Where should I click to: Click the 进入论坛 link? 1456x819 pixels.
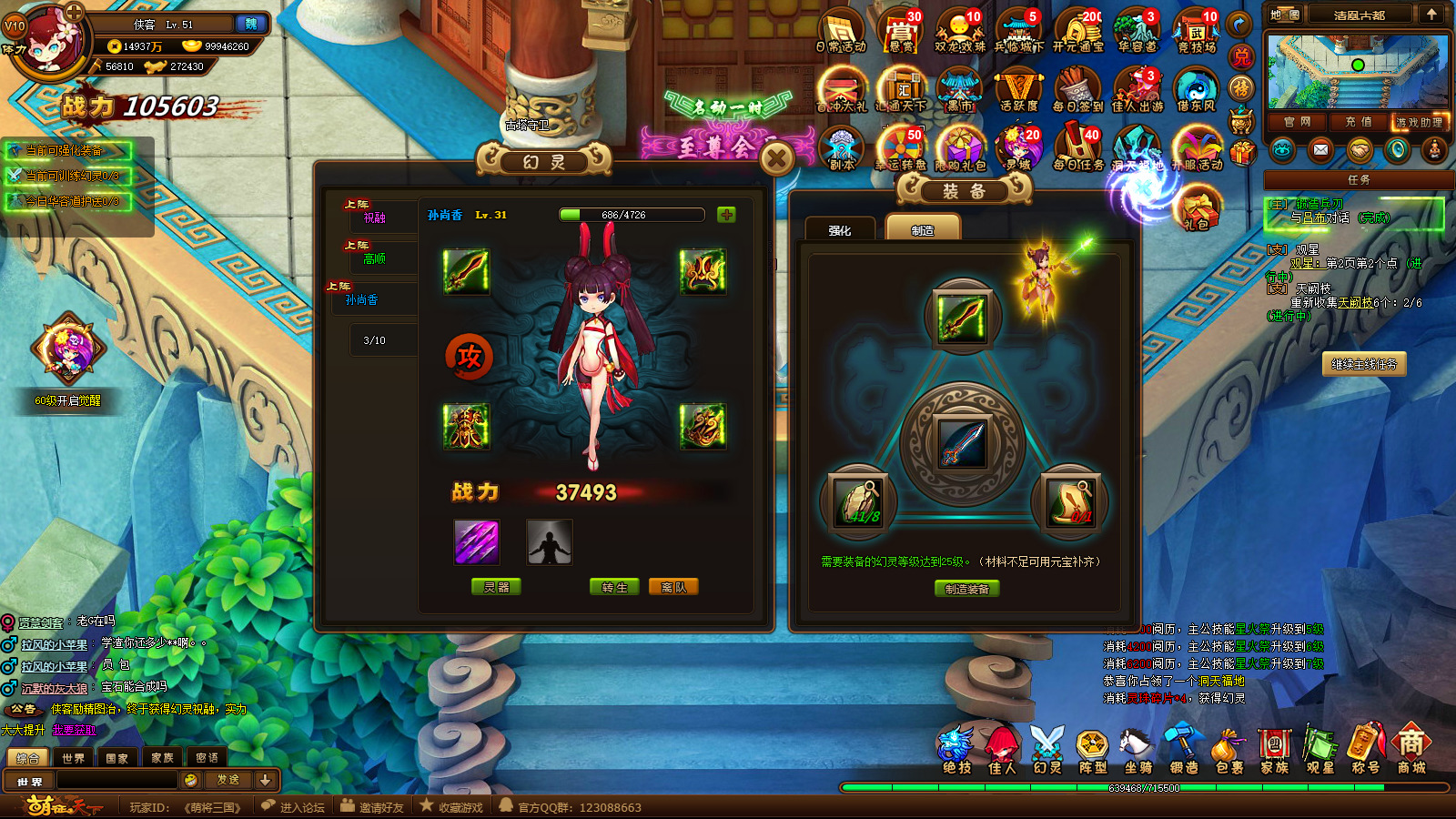293,807
